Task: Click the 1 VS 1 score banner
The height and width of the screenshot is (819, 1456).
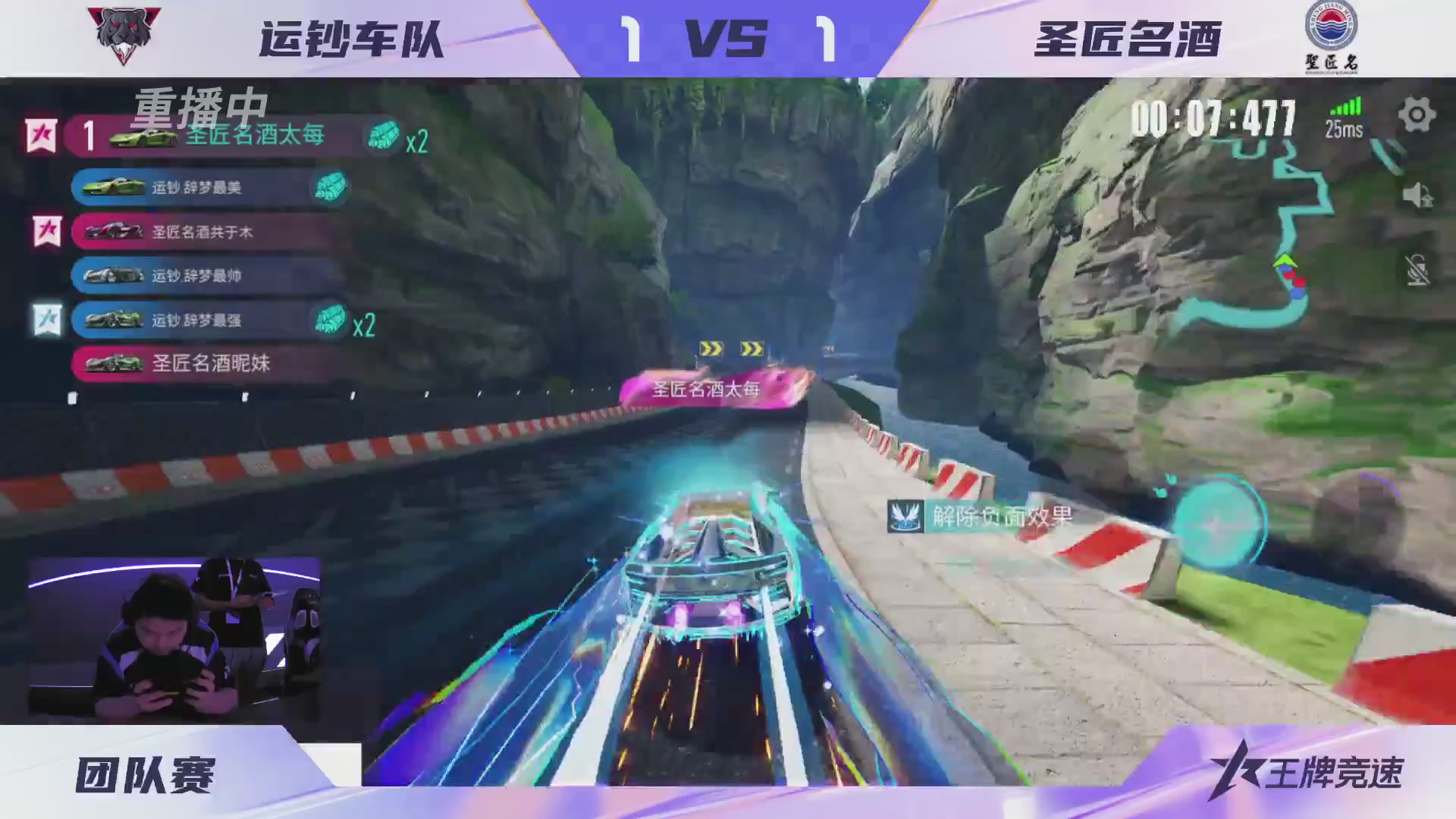Action: 726,39
